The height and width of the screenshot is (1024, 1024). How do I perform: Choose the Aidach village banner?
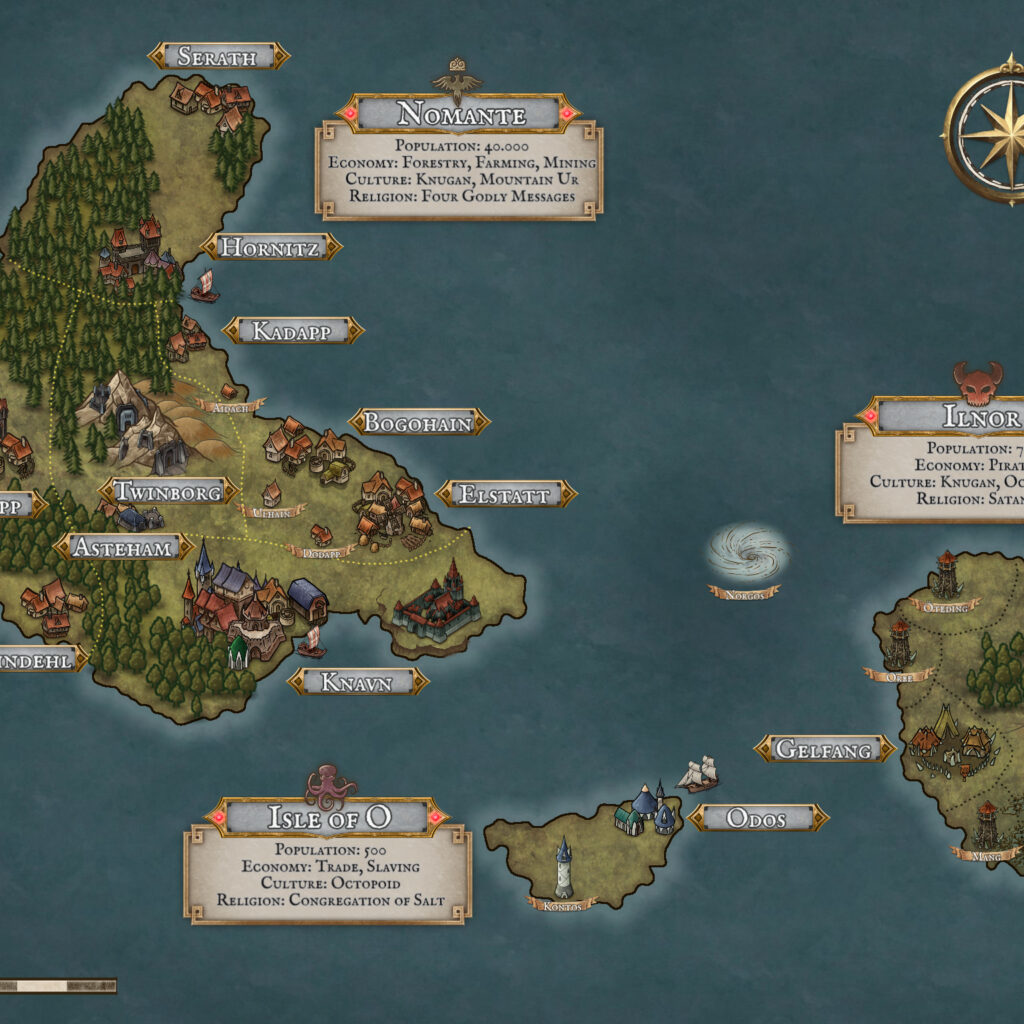(230, 406)
